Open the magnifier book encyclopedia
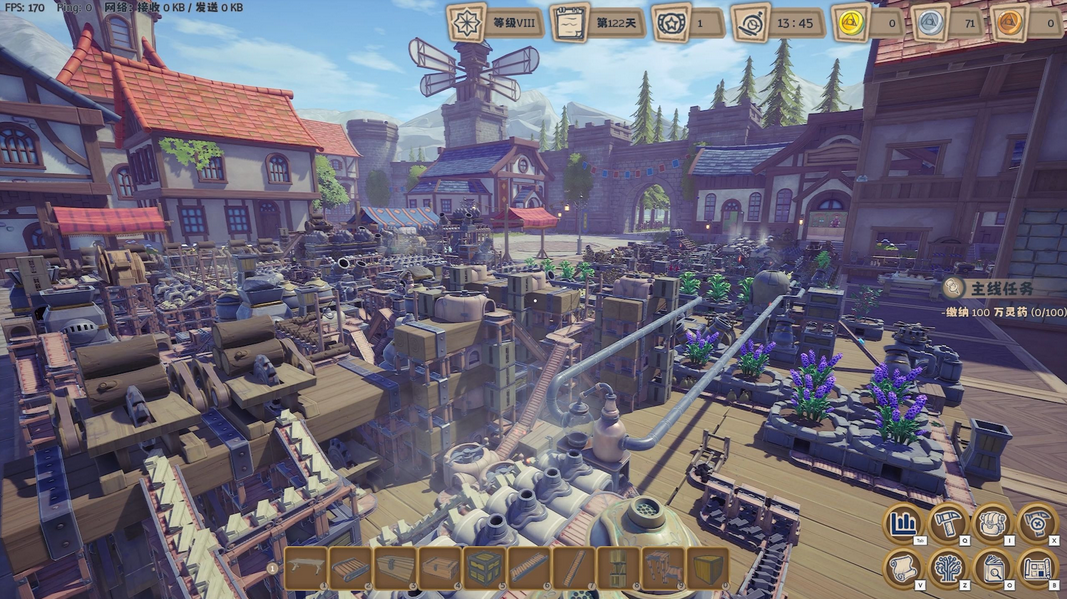The height and width of the screenshot is (599, 1067). pos(993,569)
